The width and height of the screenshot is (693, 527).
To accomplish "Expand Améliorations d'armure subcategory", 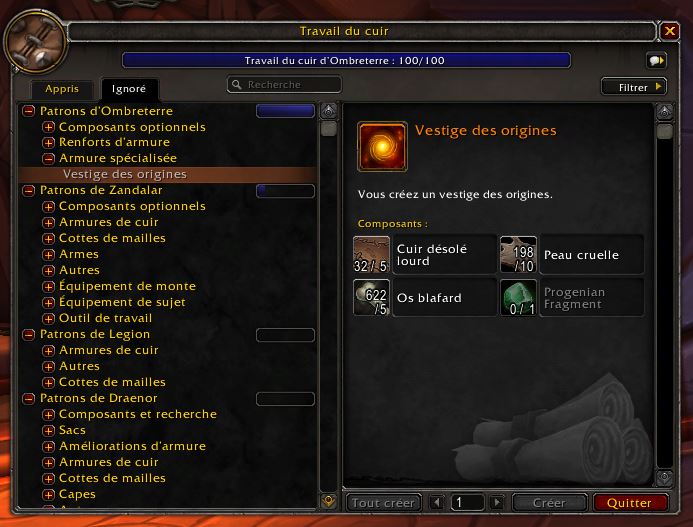I will click(x=48, y=446).
